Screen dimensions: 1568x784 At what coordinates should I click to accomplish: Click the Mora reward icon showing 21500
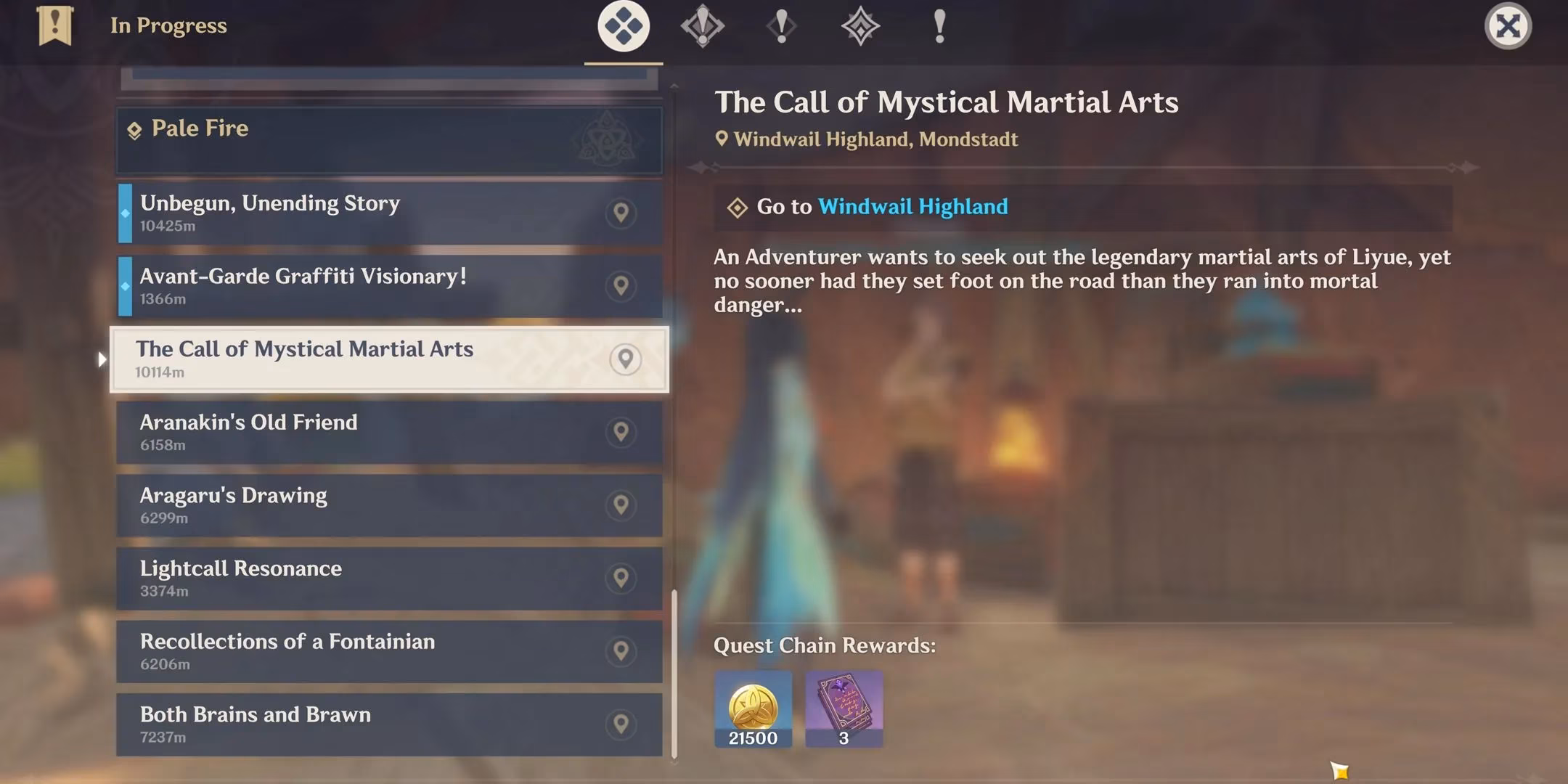click(753, 709)
